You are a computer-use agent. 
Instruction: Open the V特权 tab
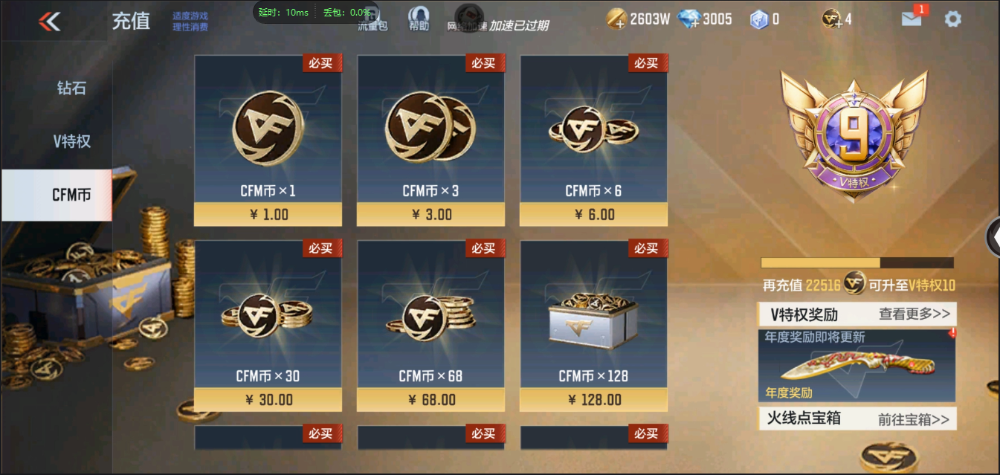pos(71,141)
